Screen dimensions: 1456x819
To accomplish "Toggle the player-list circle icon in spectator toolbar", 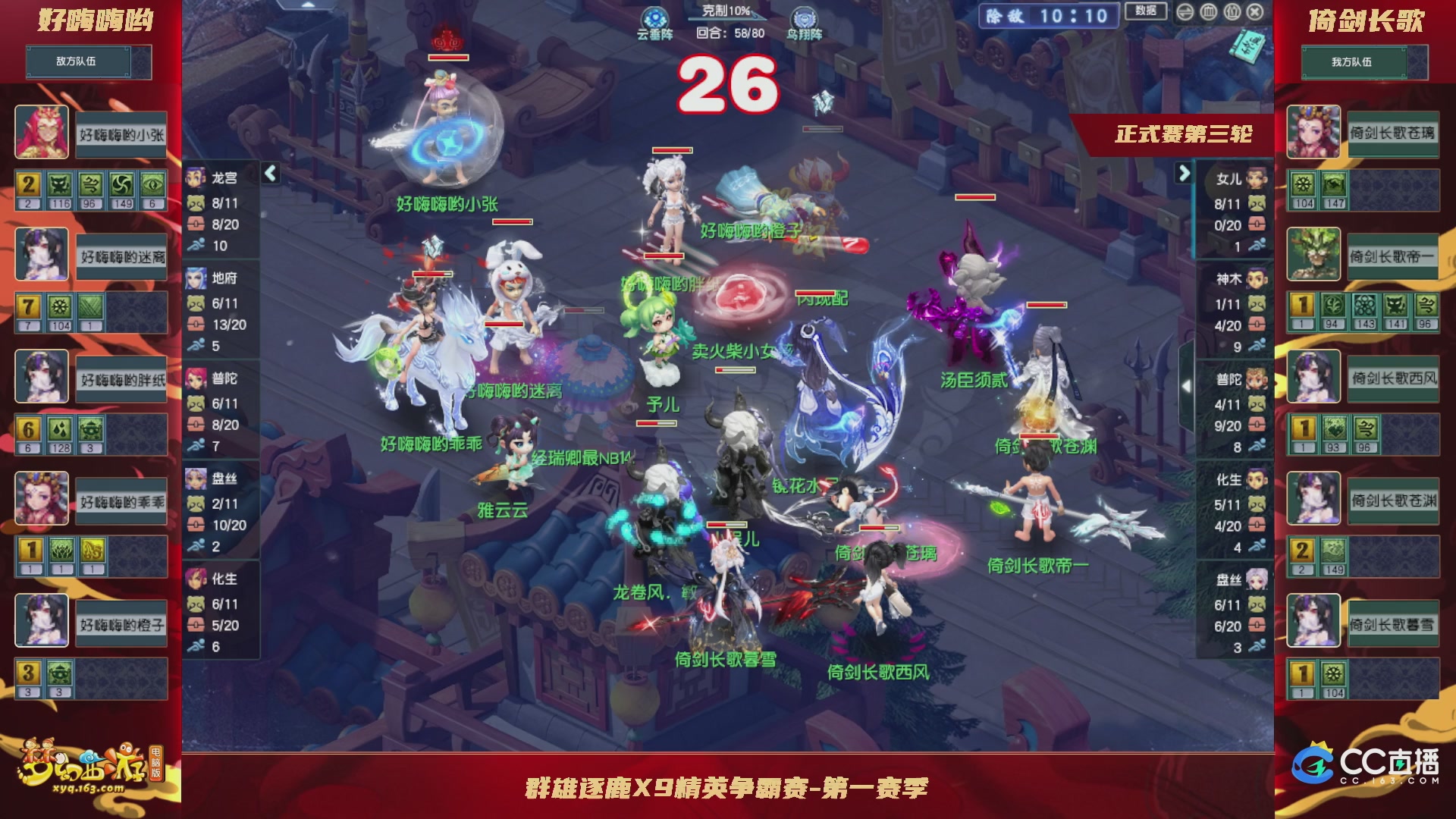I will click(x=1232, y=11).
